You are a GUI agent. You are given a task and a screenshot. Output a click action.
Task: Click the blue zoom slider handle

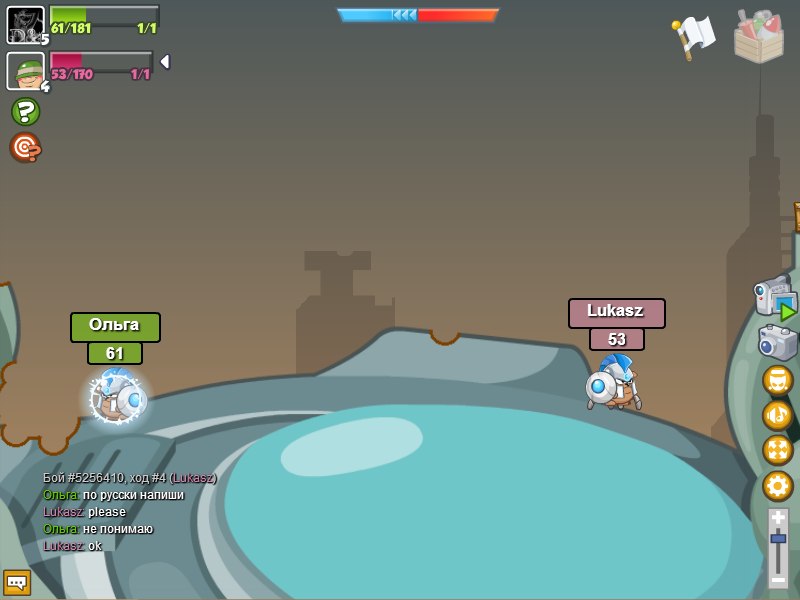tap(778, 539)
